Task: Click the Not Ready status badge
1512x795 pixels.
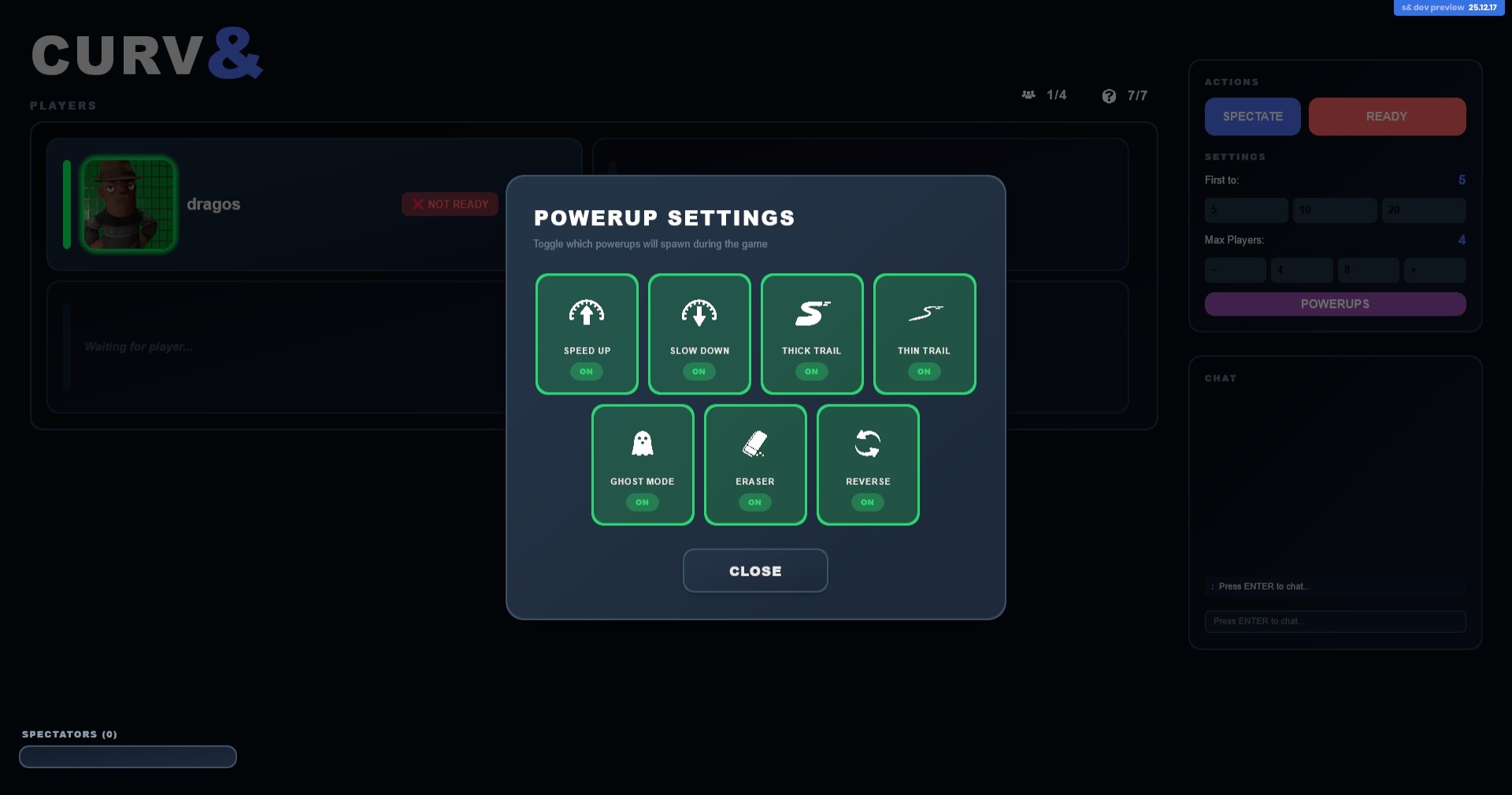Action: (x=450, y=204)
